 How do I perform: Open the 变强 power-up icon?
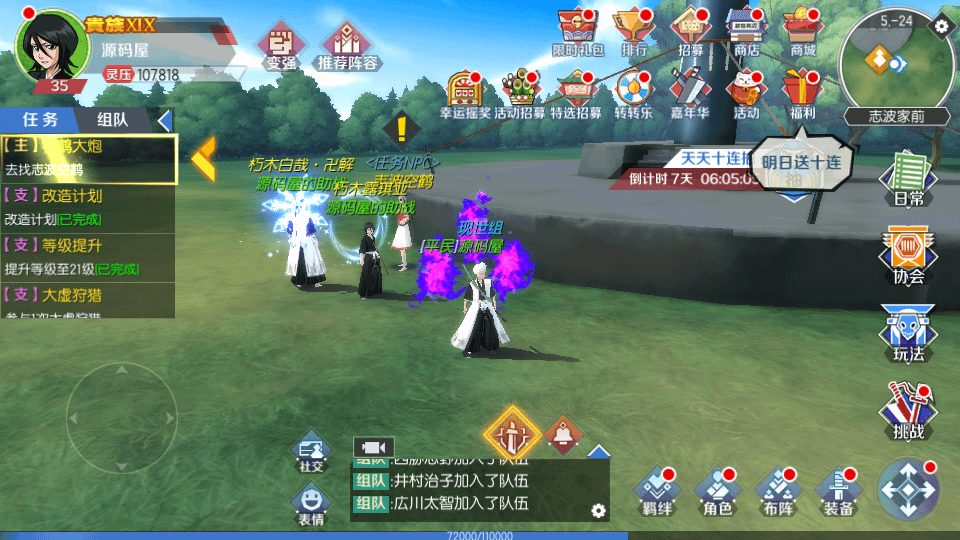pyautogui.click(x=281, y=47)
